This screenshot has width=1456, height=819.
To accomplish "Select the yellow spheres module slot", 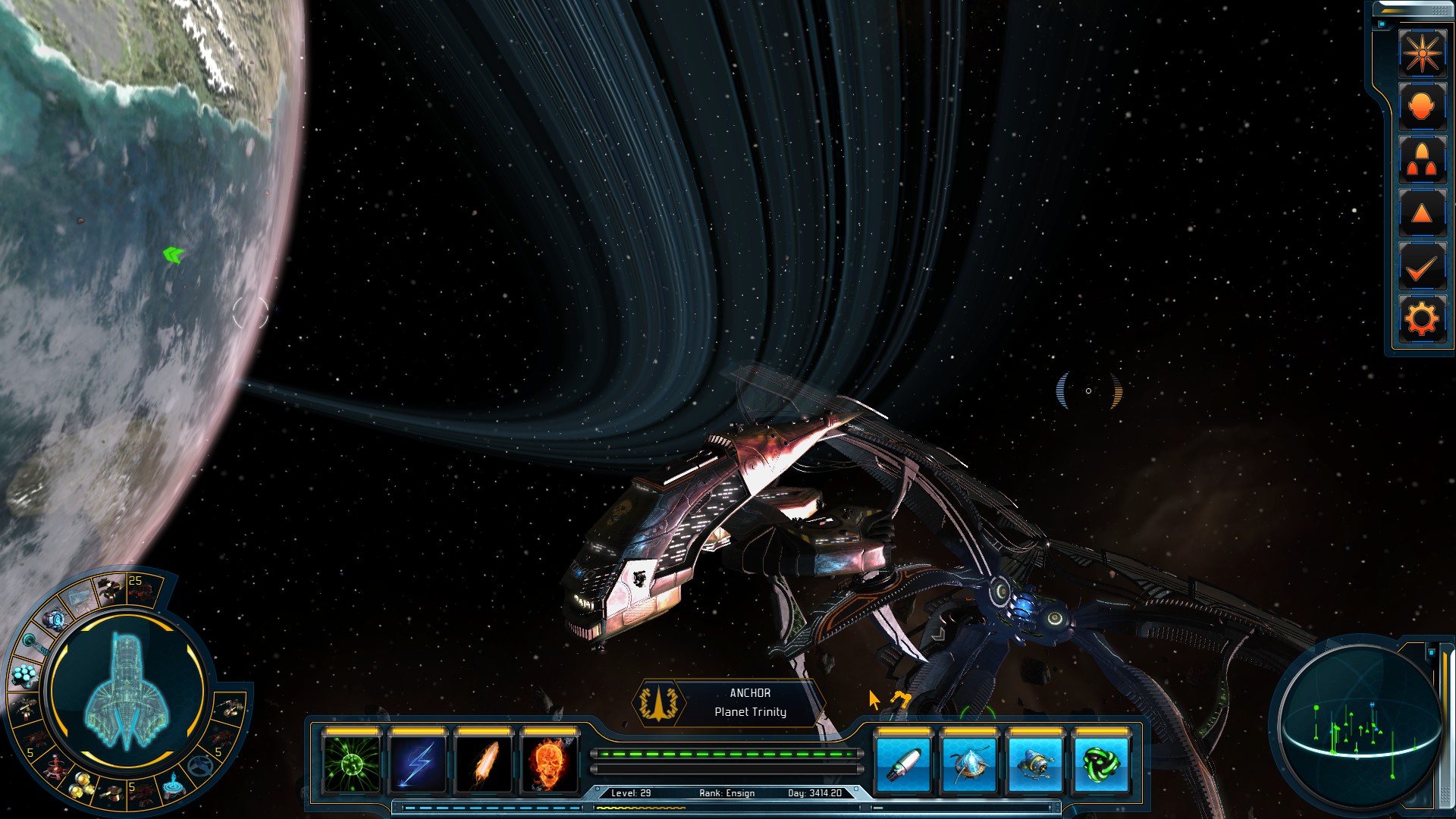I will pos(81,789).
